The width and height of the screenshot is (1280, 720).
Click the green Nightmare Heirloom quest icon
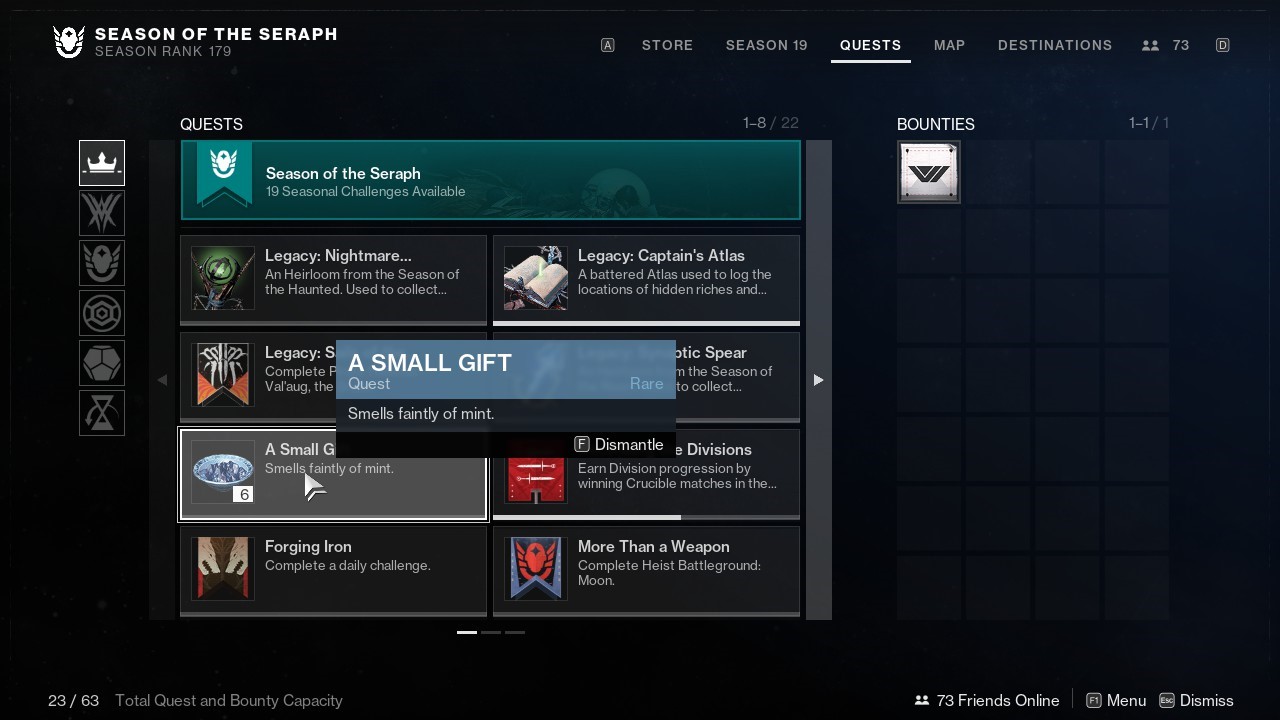(222, 278)
